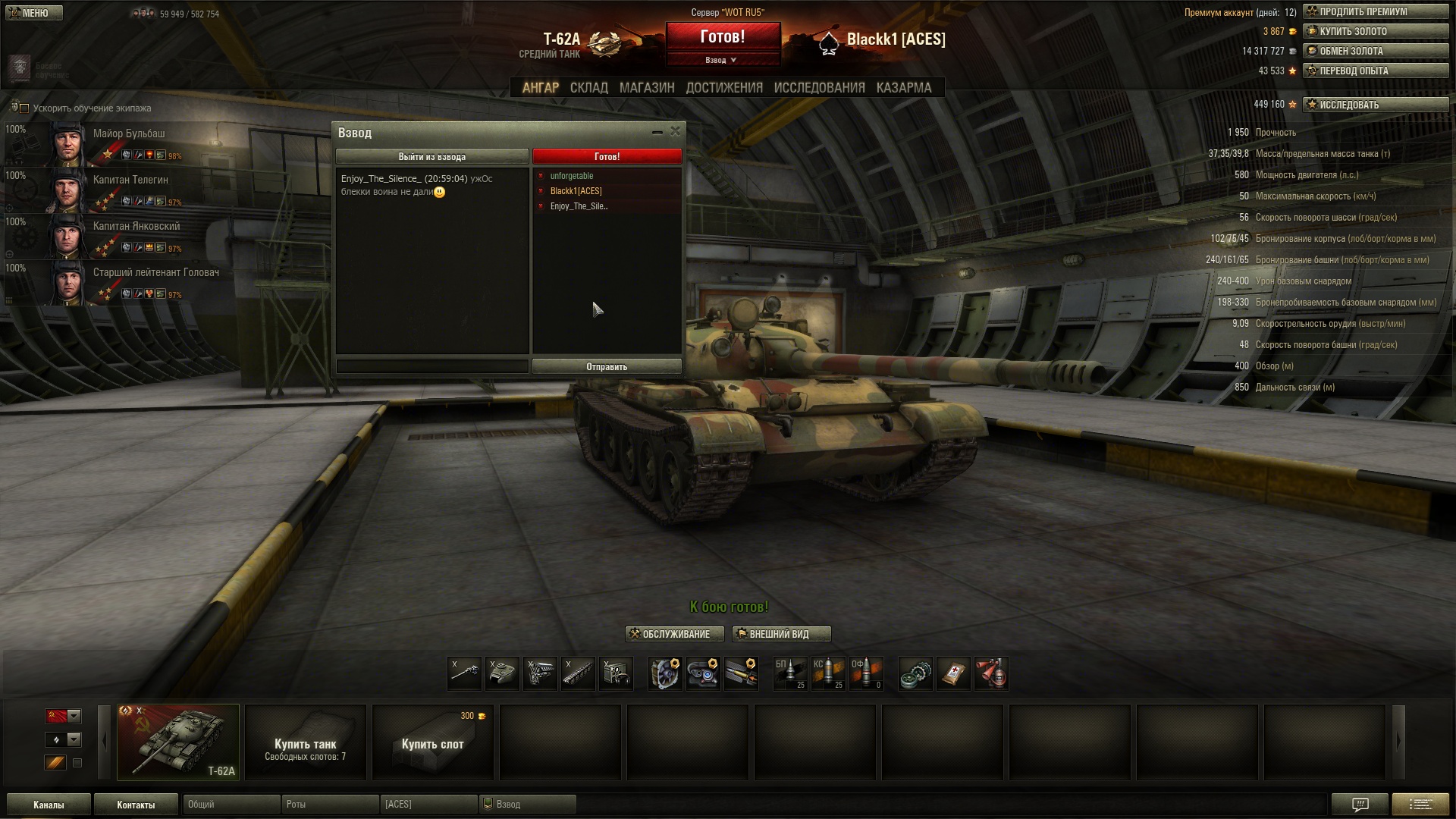Go to the ДОСТИЖЕНИЯ tab

click(724, 88)
